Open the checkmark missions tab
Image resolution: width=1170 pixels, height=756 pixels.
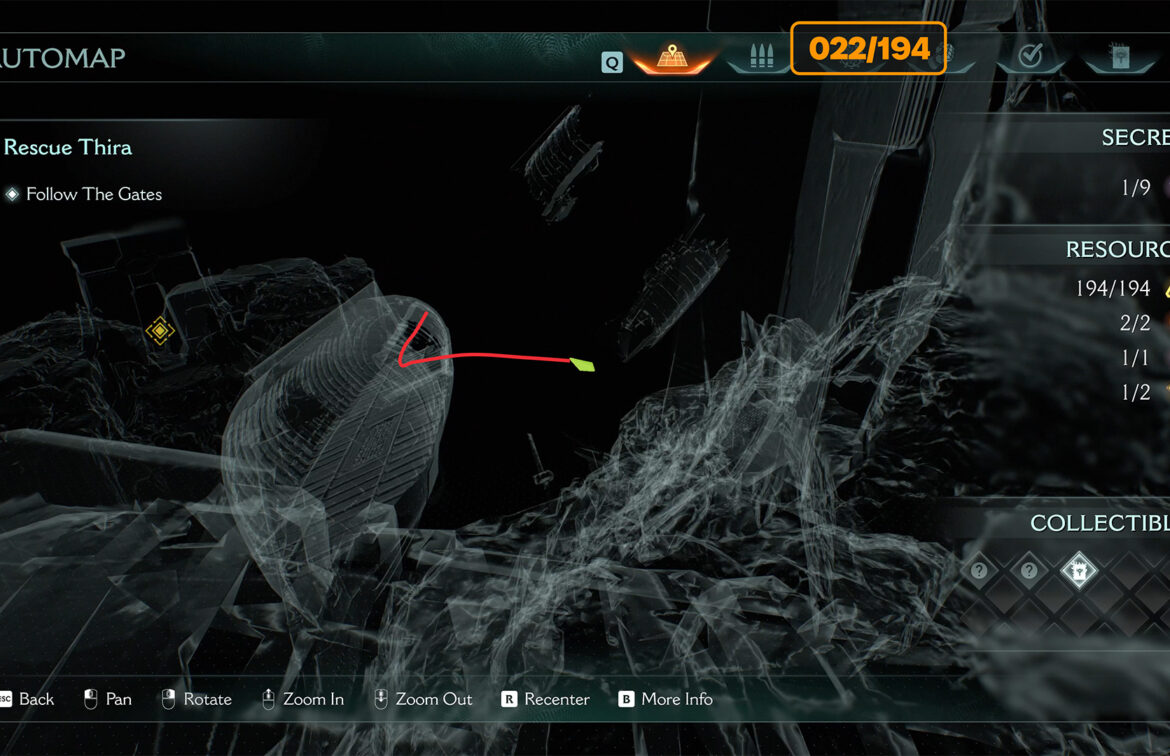point(1030,57)
